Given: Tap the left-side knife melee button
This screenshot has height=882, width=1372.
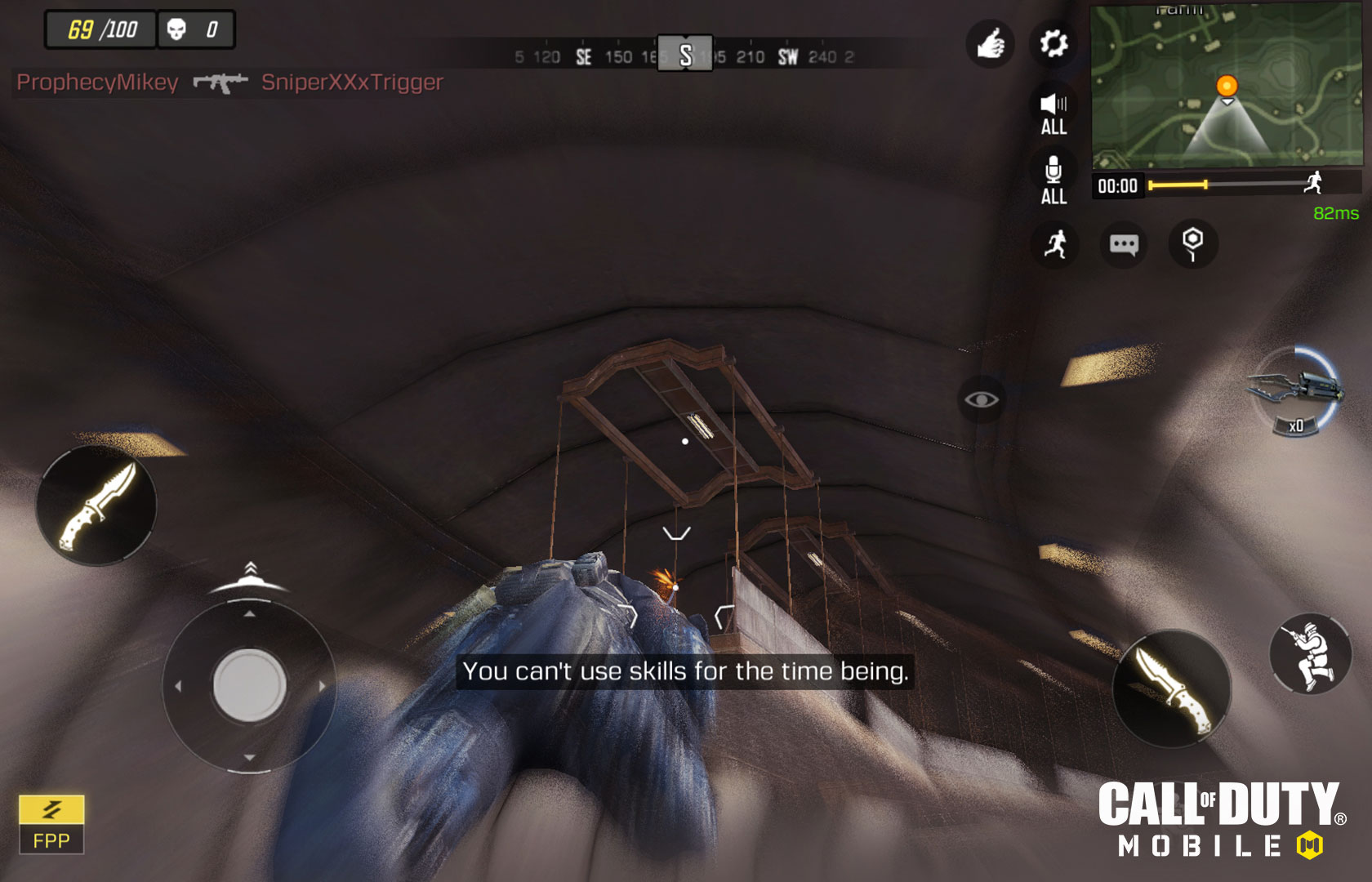Looking at the screenshot, I should [96, 506].
